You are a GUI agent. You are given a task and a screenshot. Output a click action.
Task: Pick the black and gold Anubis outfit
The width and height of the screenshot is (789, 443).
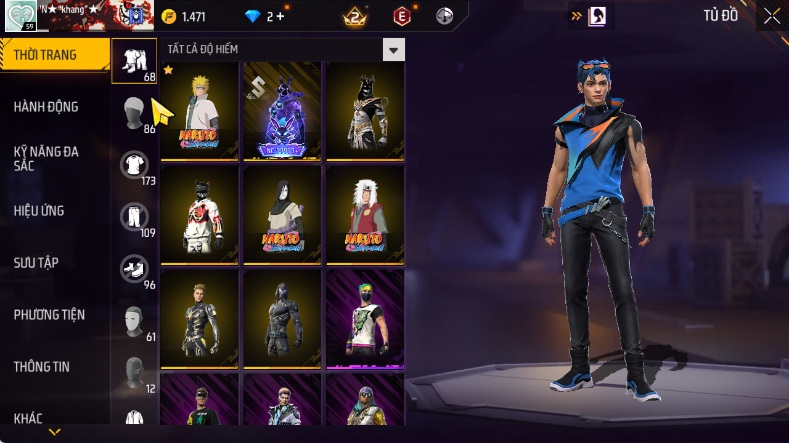(x=365, y=111)
